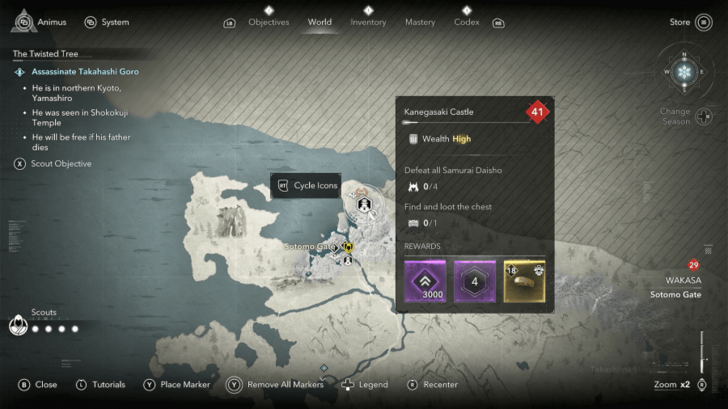
Task: Recenter the map view
Action: pyautogui.click(x=432, y=384)
